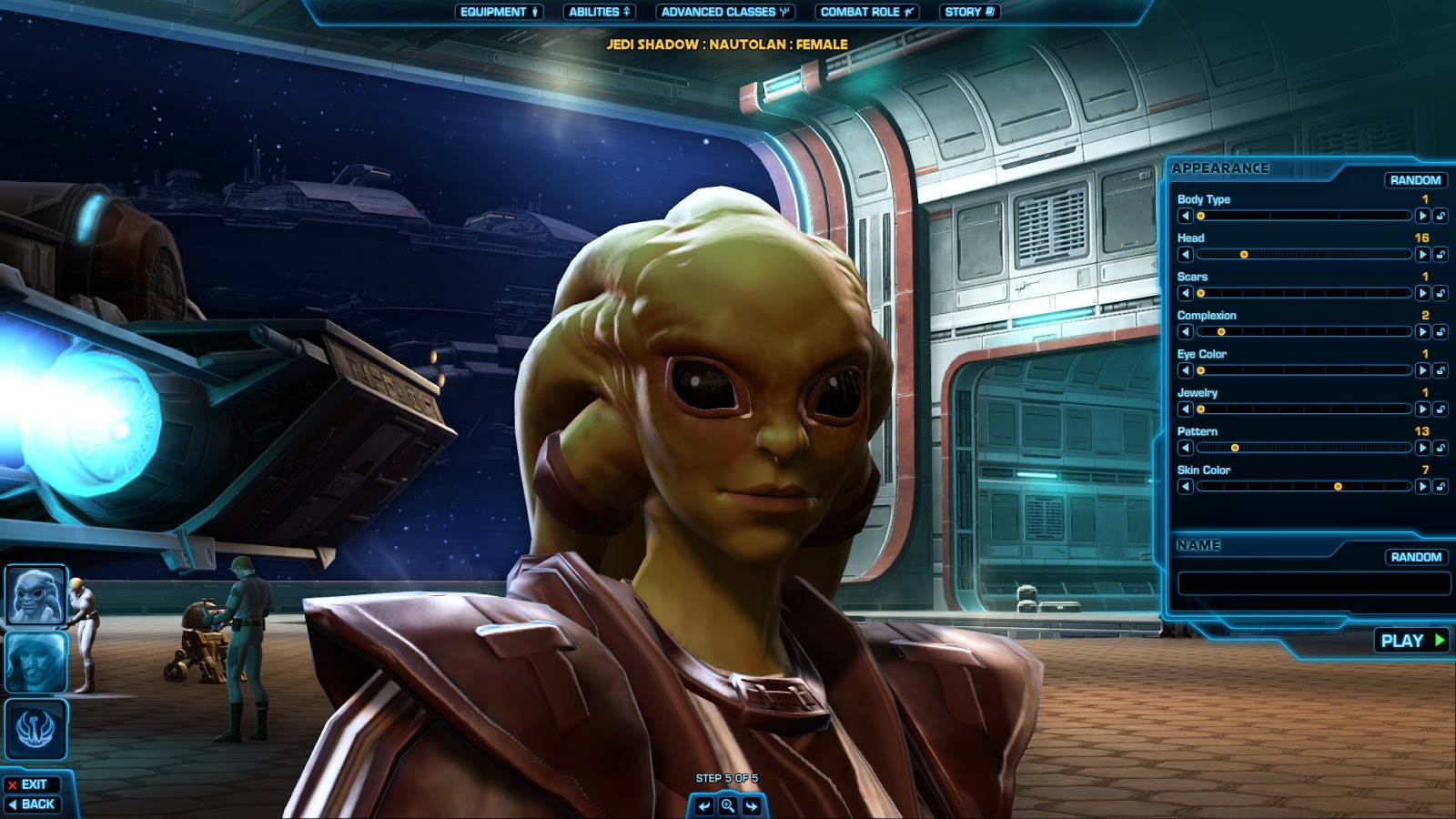Select the magnifier zoom icon at bottom
The image size is (1456, 819).
pyautogui.click(x=727, y=807)
